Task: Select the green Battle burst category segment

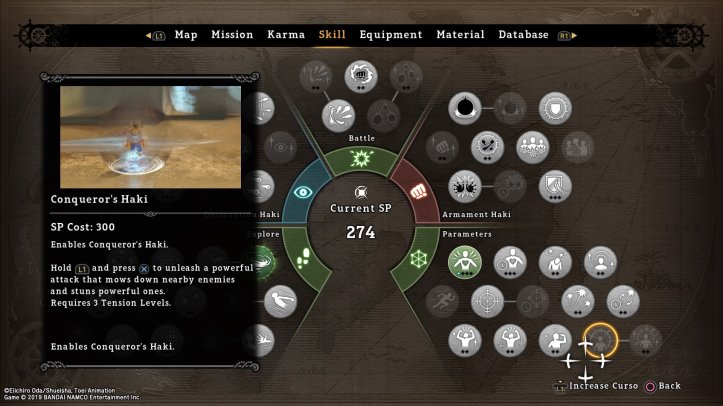Action: (x=361, y=158)
